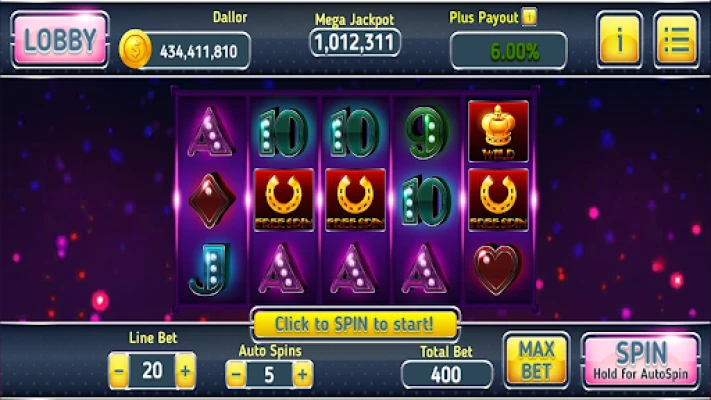Open the yellow info button
Viewport: 711px width, 400px height.
[620, 40]
